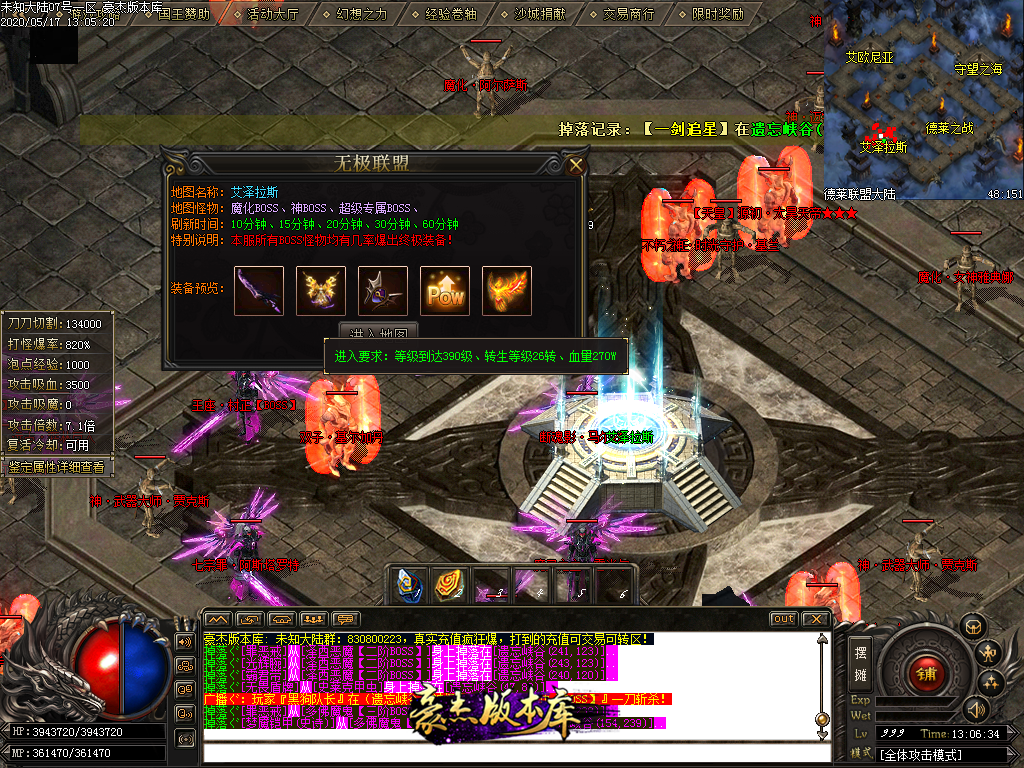The image size is (1024, 768).
Task: Open 鉴定属性详细查看 attribute details
Action: 56,466
